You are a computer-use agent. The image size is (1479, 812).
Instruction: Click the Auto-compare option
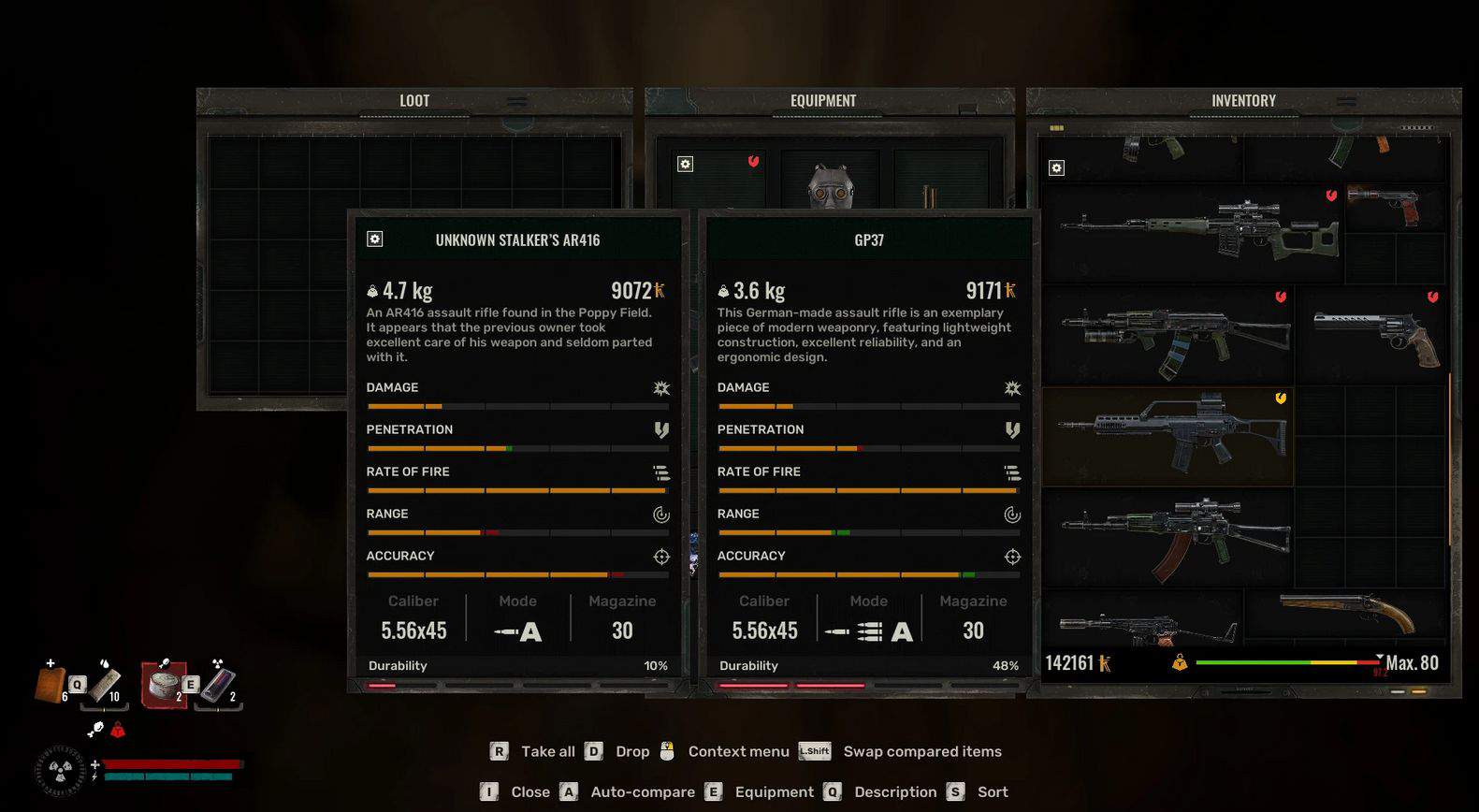tap(642, 792)
